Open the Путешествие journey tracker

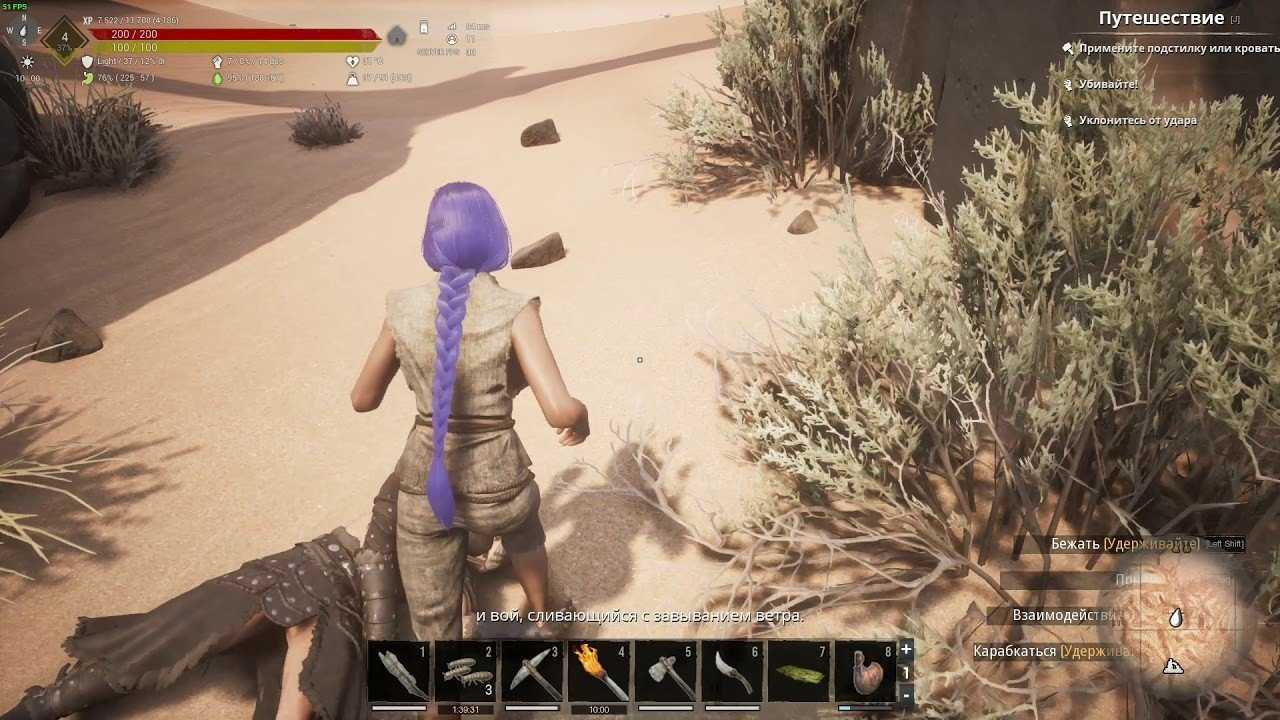point(1161,18)
